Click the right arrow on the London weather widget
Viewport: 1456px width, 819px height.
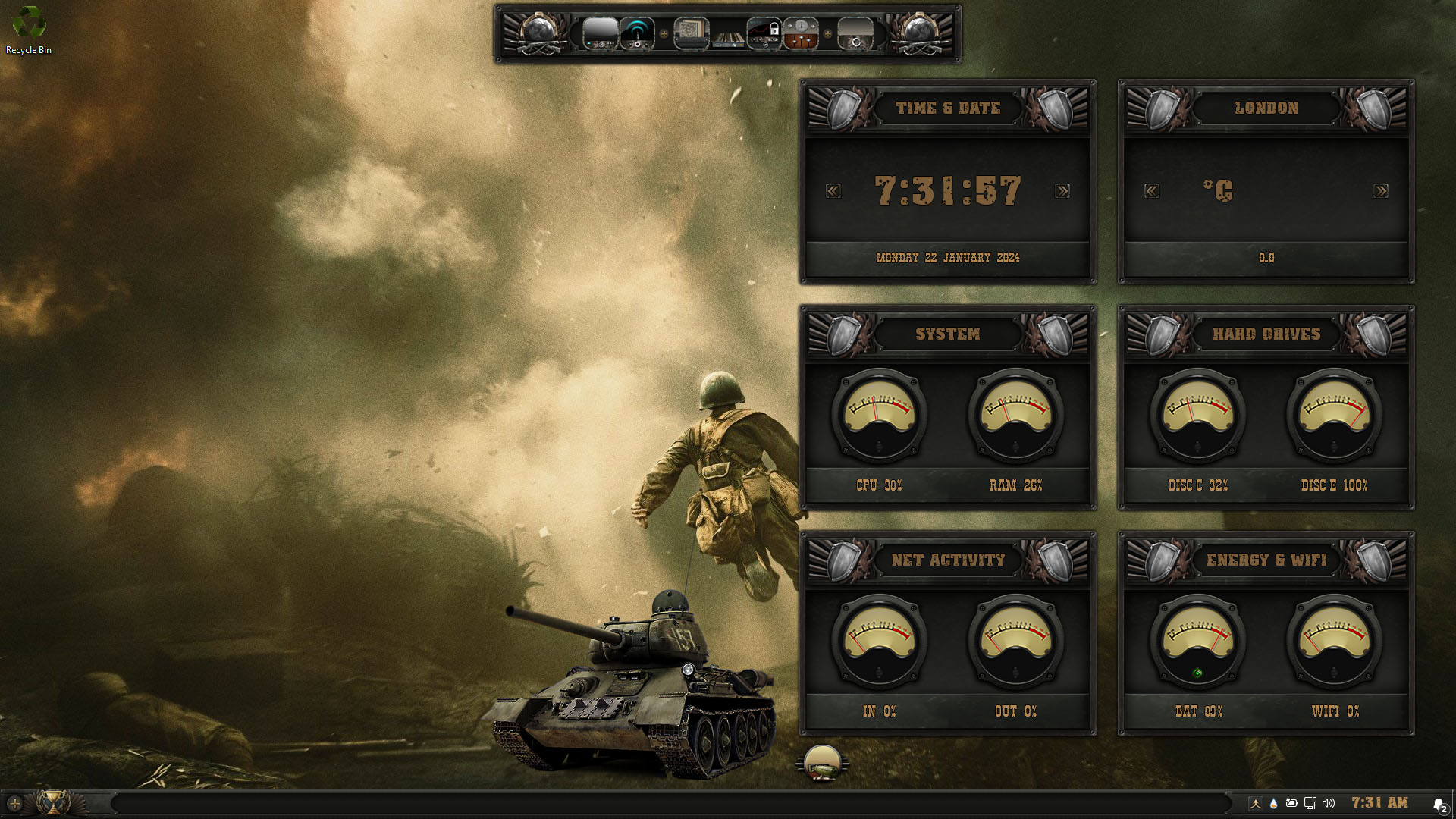tap(1381, 191)
